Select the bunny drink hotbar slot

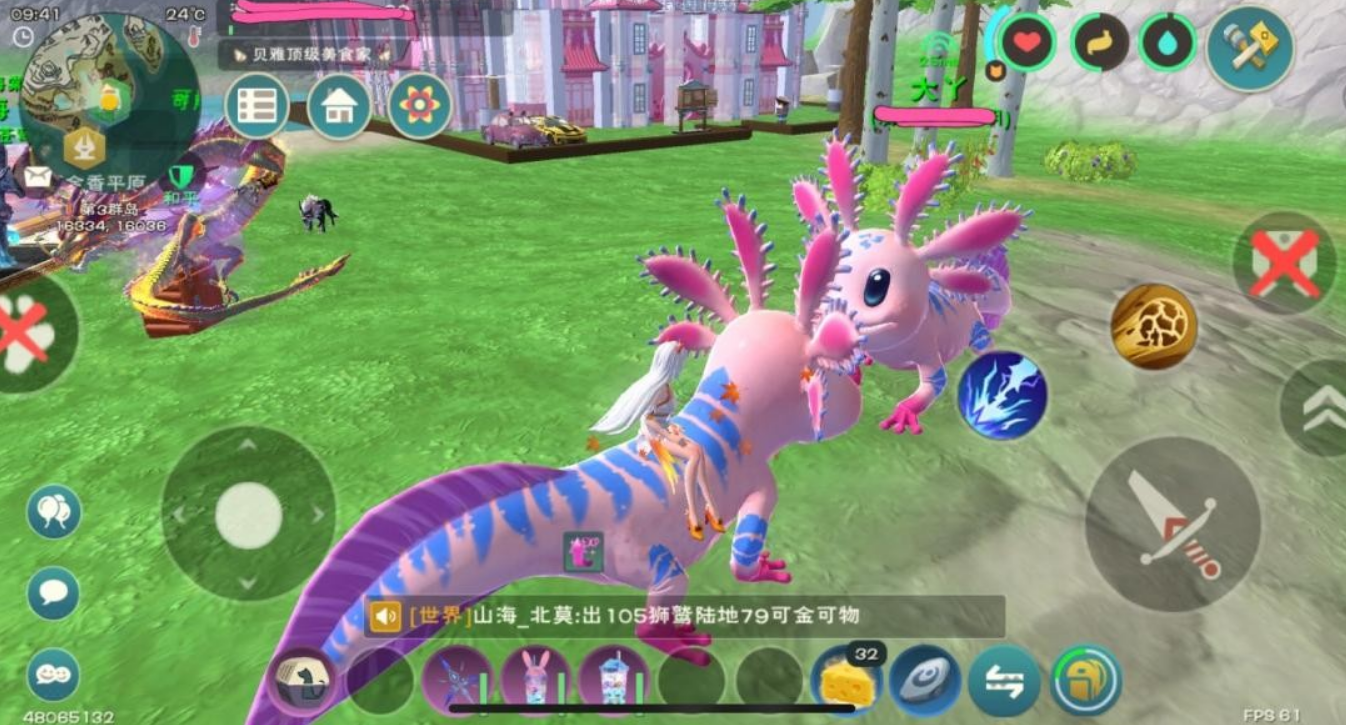pos(535,681)
